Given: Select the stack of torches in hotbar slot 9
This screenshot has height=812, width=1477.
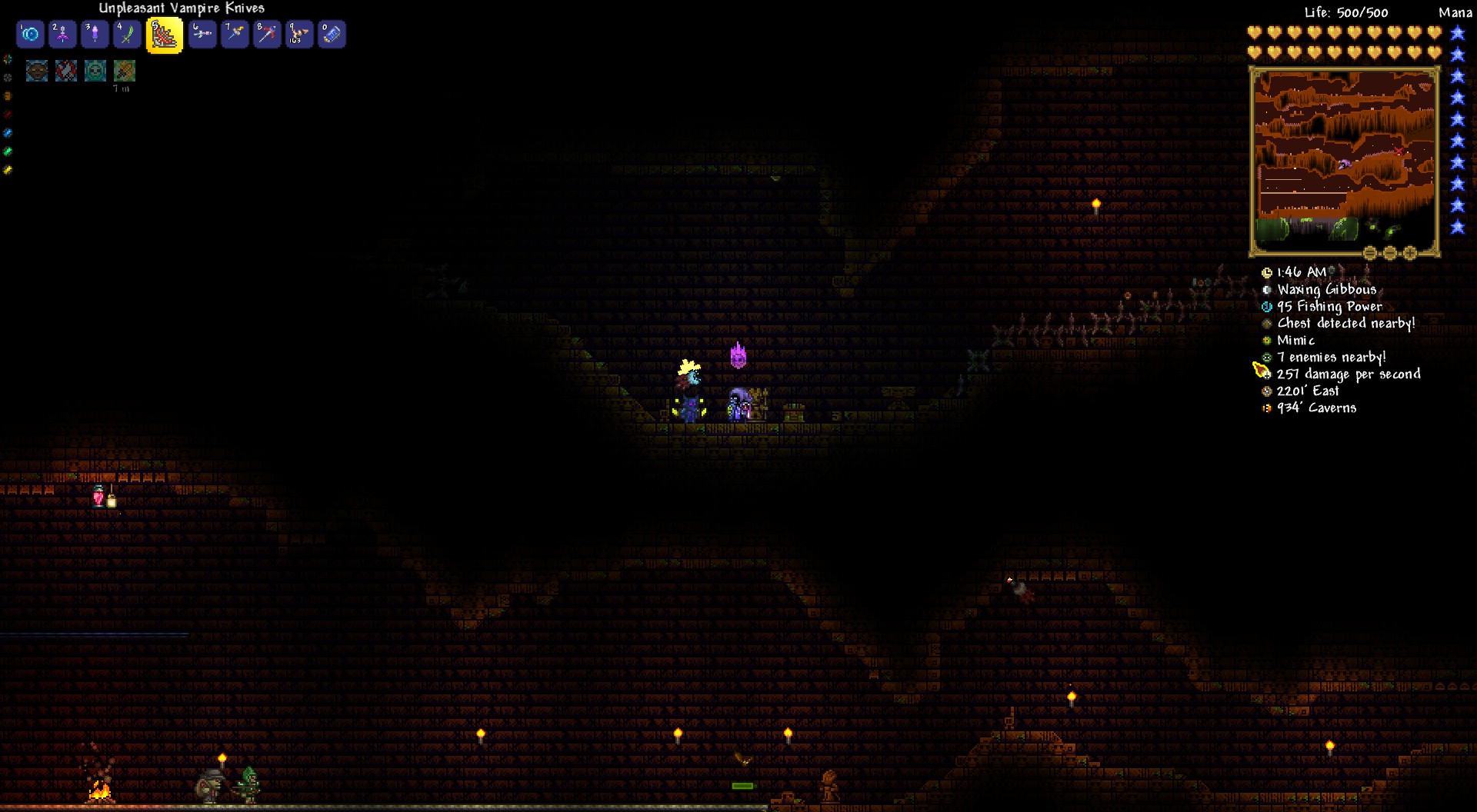Looking at the screenshot, I should pyautogui.click(x=299, y=34).
